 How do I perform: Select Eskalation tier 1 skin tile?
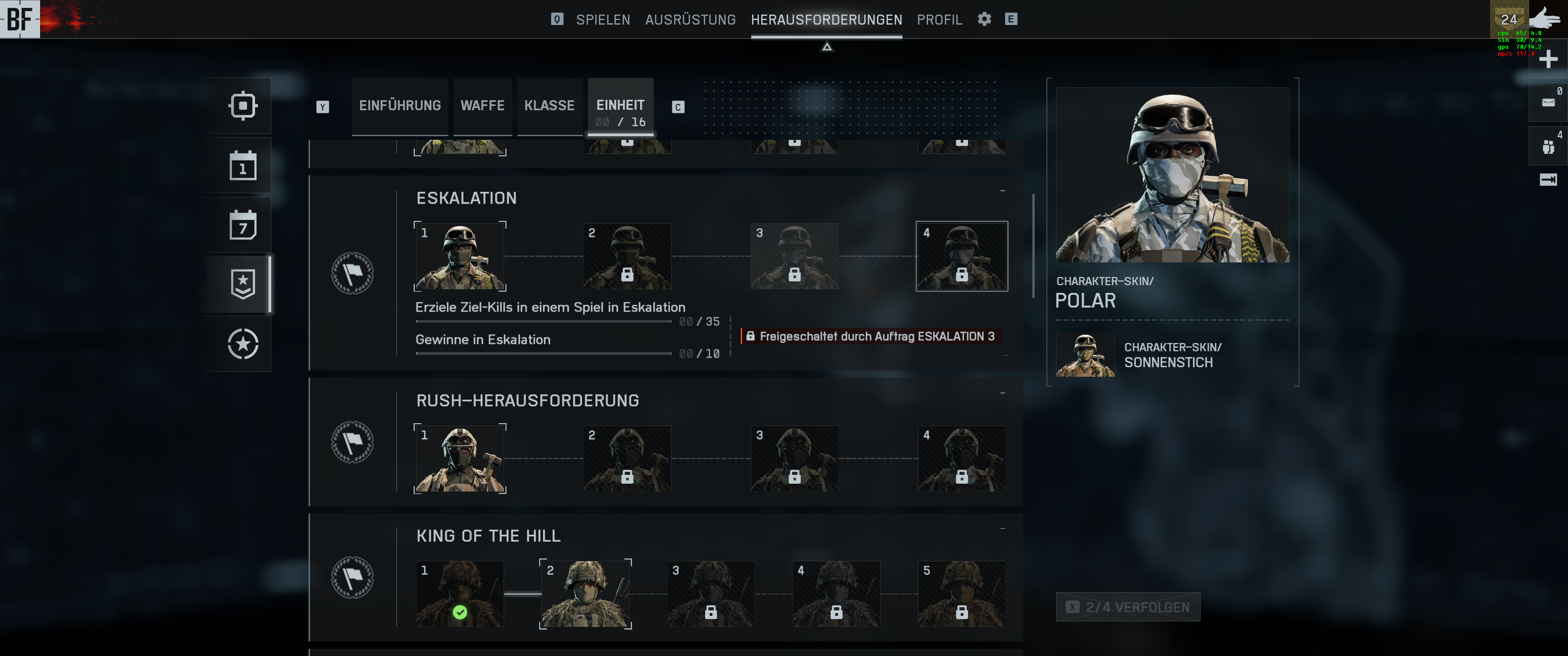point(459,256)
